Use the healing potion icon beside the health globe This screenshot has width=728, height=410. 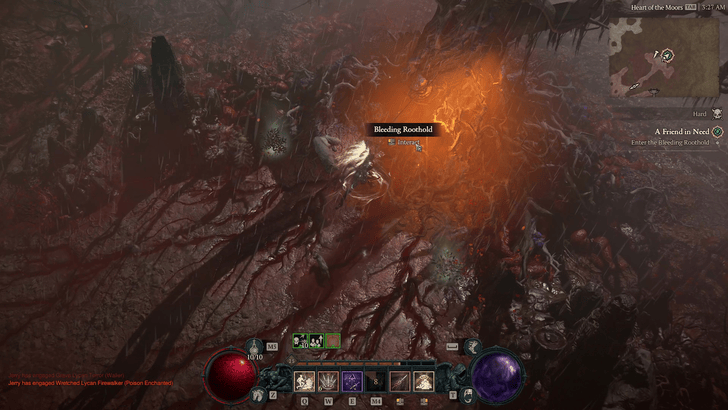pos(255,345)
